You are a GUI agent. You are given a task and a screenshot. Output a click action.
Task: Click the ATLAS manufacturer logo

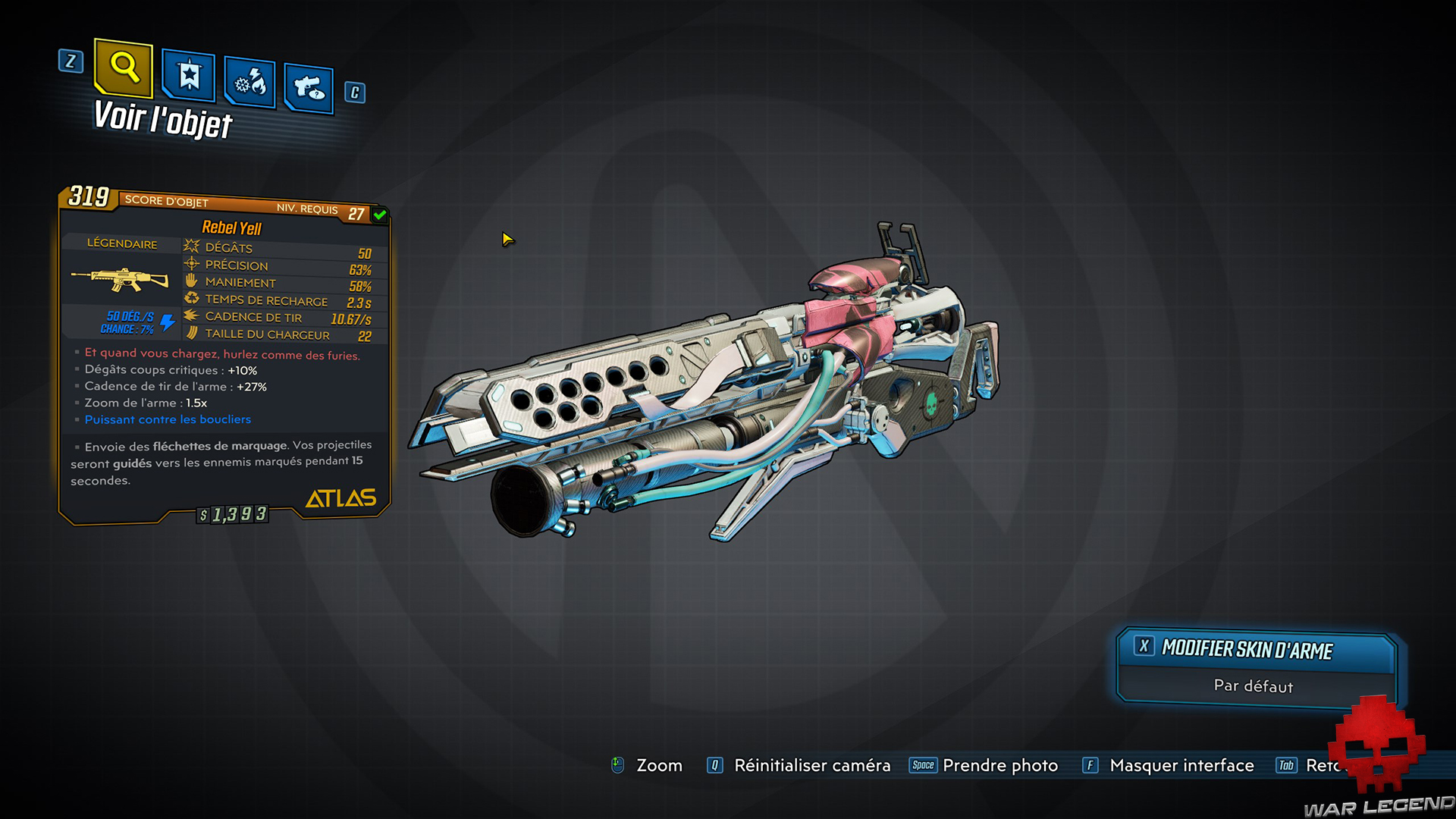(340, 498)
